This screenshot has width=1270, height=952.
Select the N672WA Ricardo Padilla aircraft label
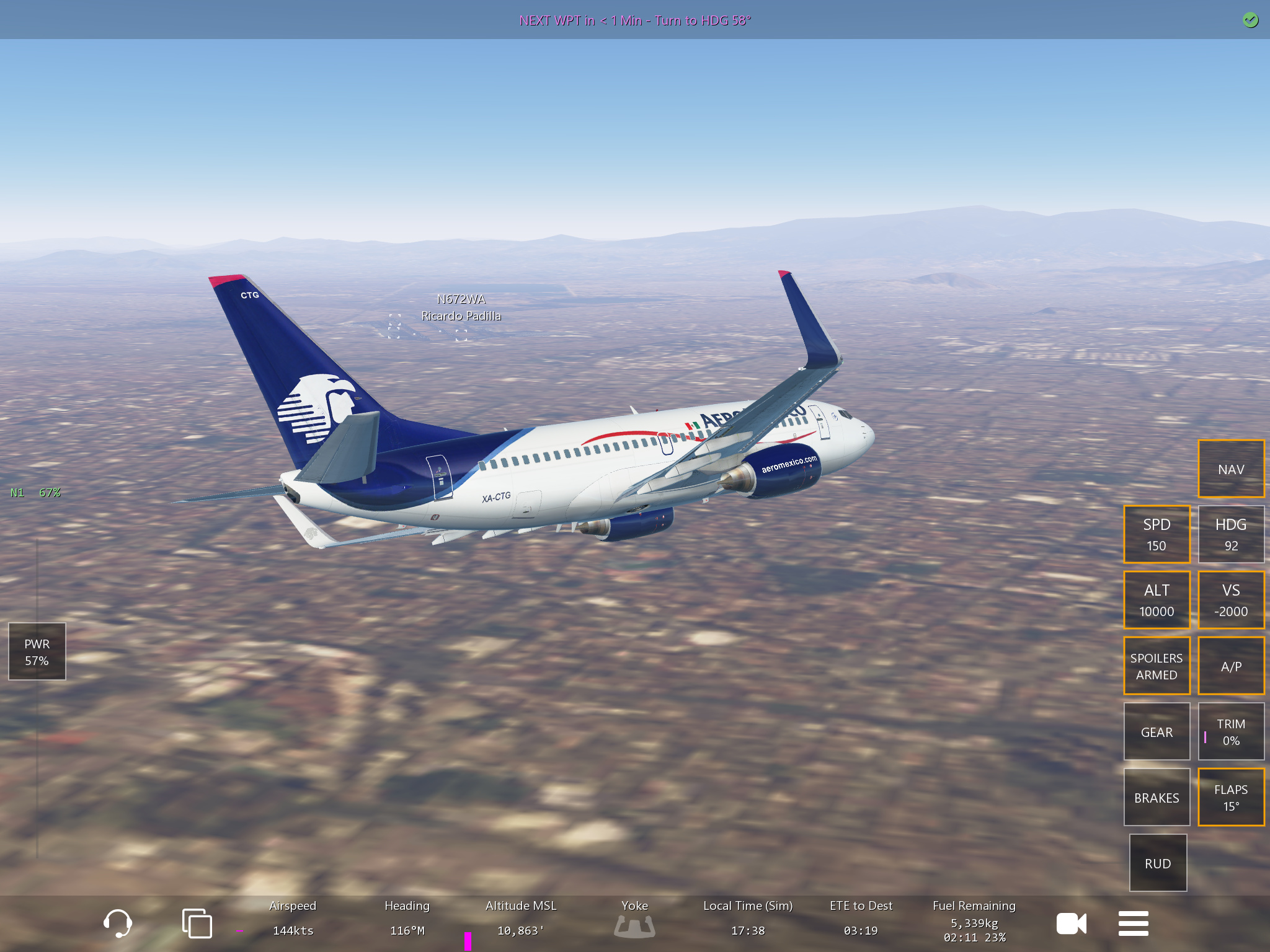(461, 307)
